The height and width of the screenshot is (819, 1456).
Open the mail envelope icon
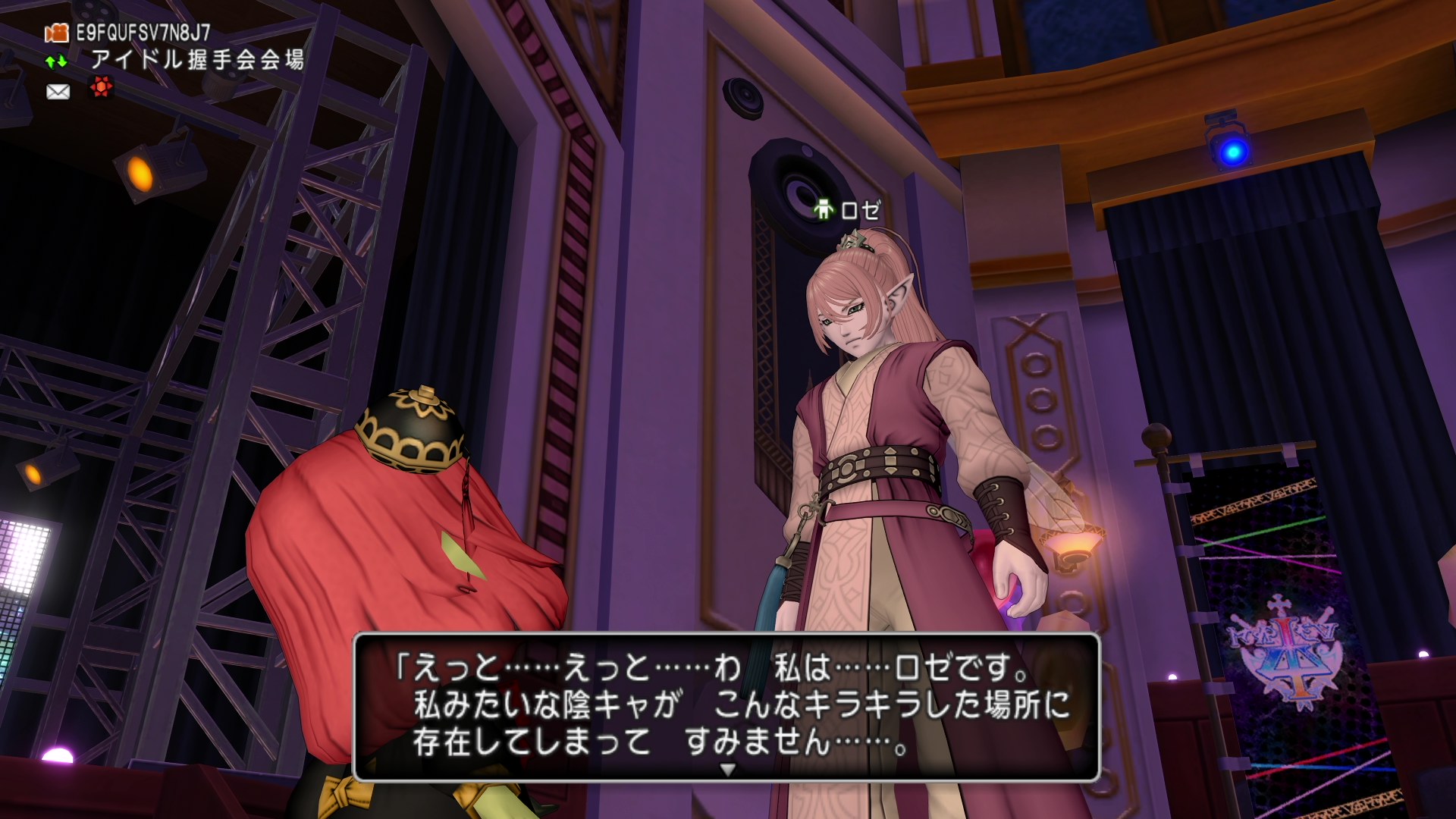click(58, 92)
